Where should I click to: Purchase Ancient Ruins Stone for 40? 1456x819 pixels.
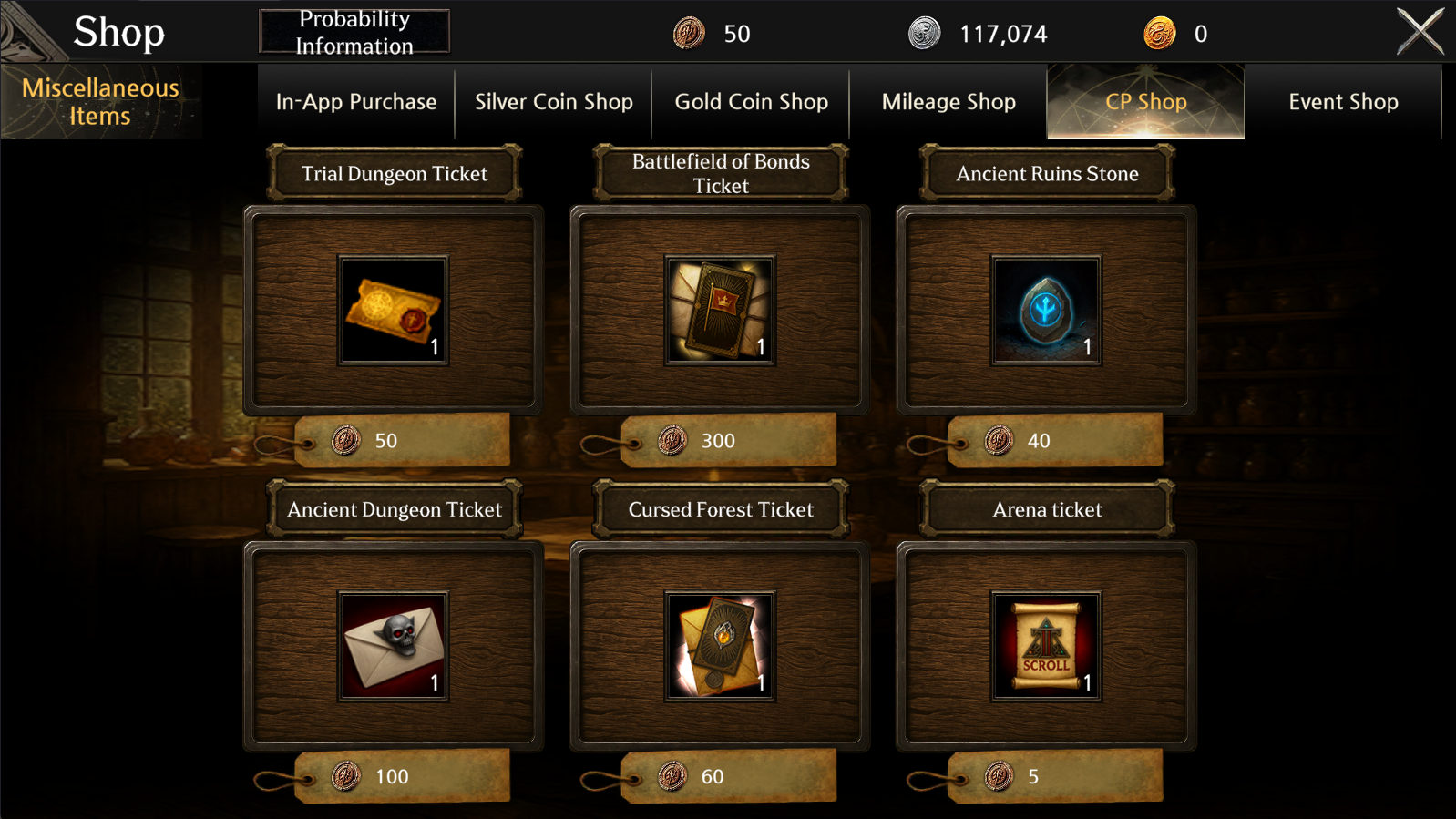[x=1053, y=441]
